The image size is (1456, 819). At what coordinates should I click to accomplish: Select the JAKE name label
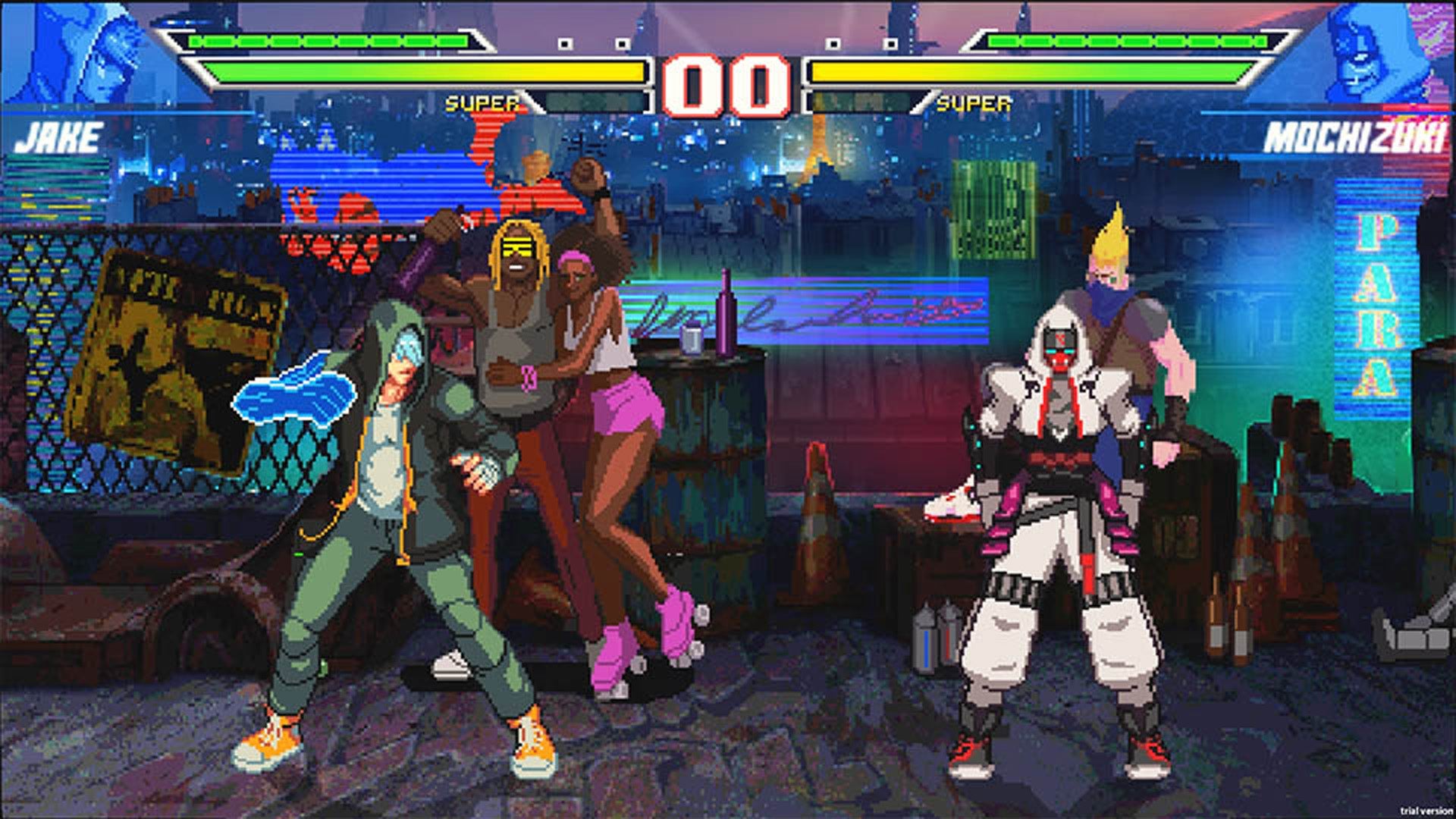61,136
